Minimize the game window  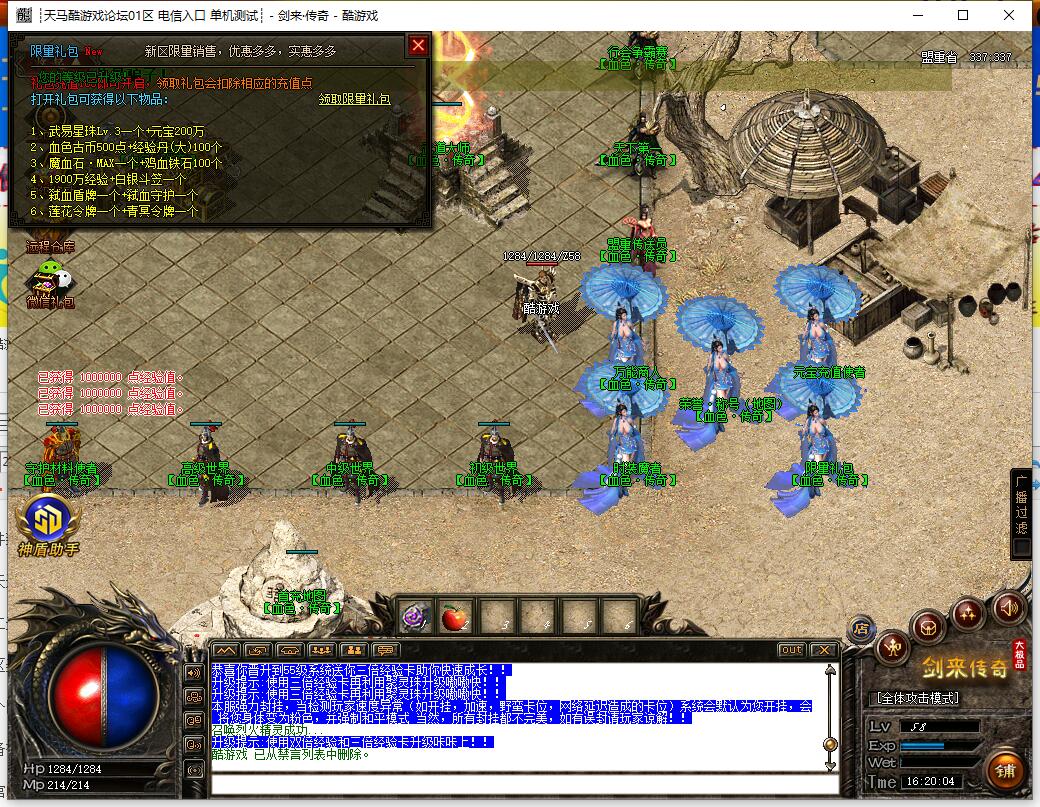[x=917, y=15]
